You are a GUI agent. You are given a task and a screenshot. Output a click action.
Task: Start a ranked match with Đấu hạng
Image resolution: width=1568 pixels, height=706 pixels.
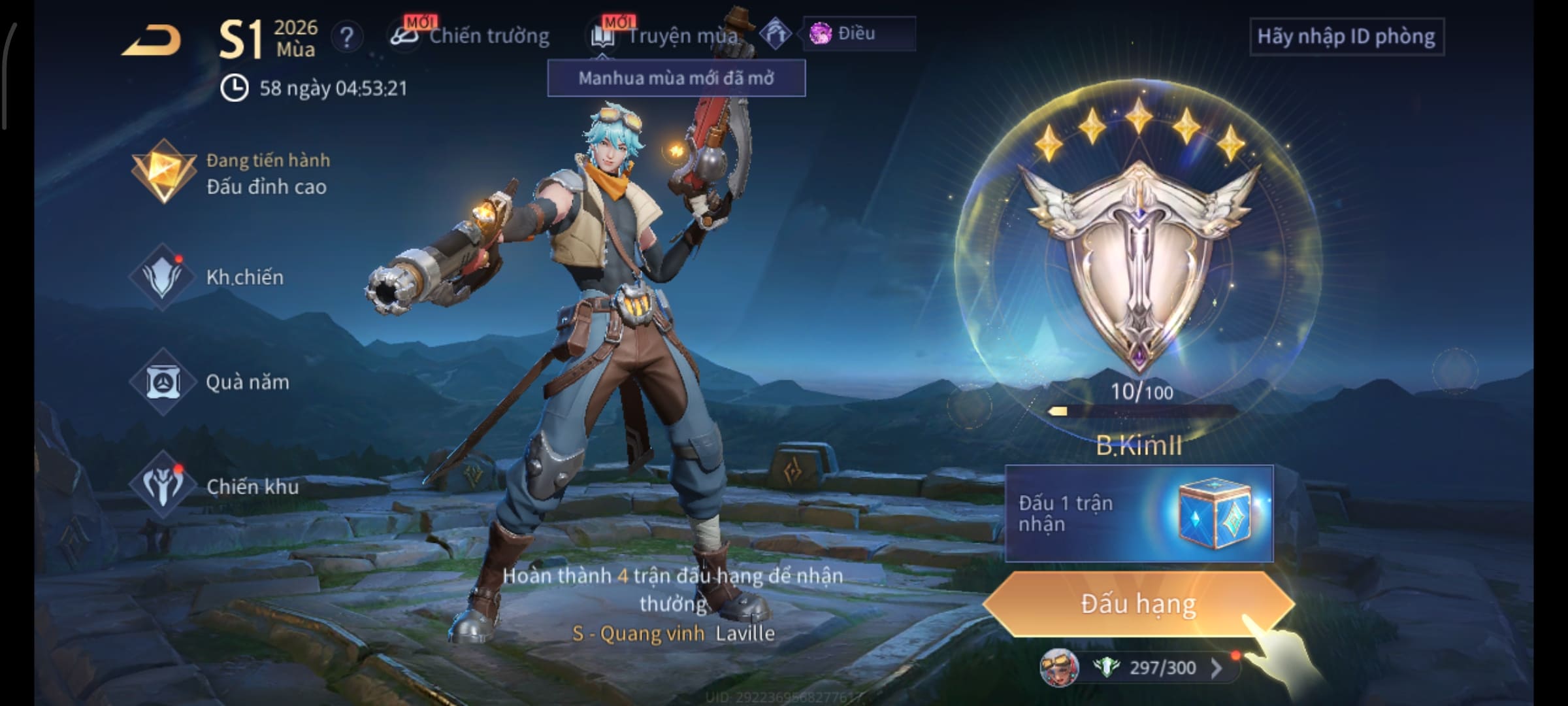tap(1138, 604)
